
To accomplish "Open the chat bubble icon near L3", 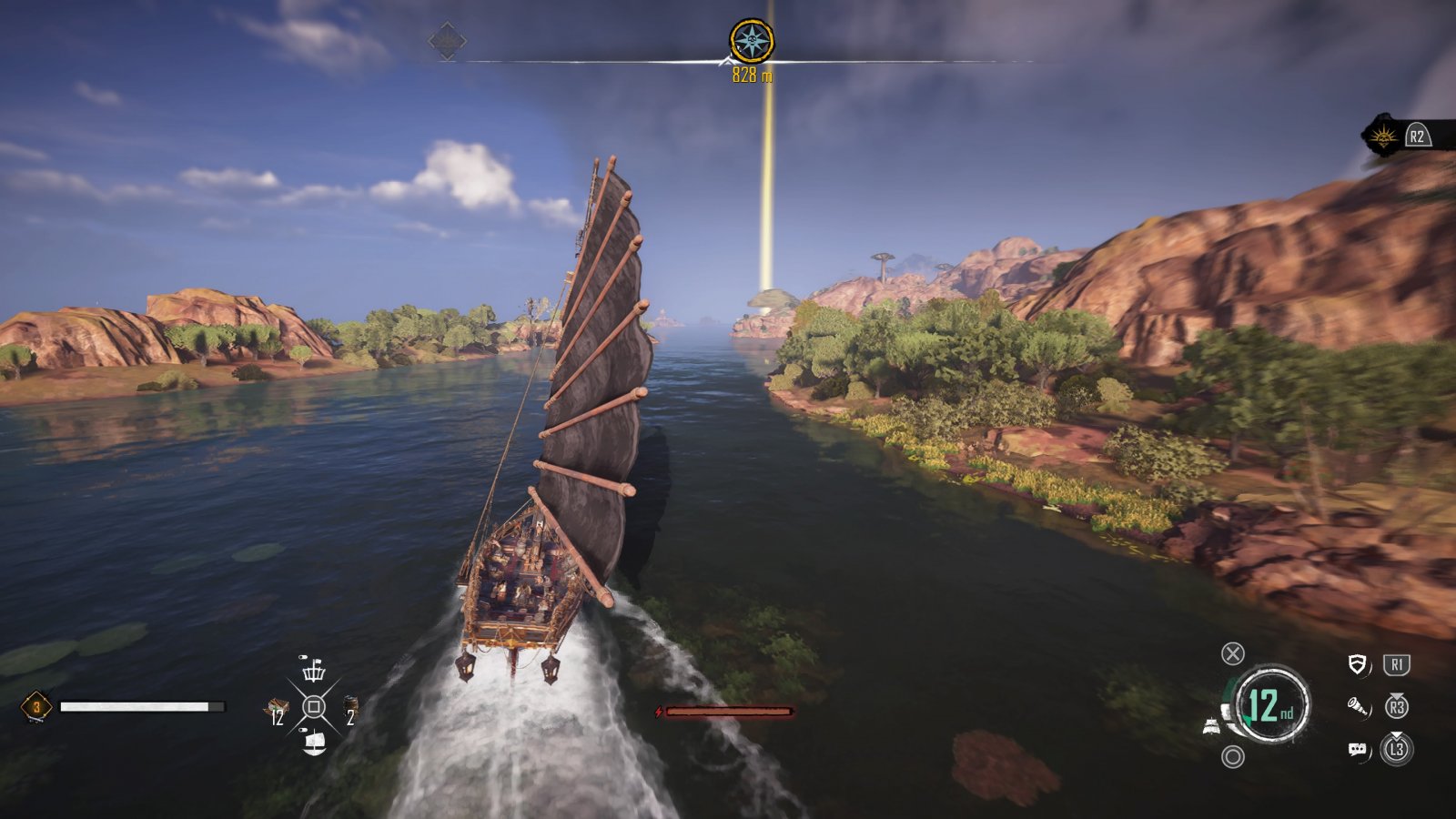I will (1358, 750).
